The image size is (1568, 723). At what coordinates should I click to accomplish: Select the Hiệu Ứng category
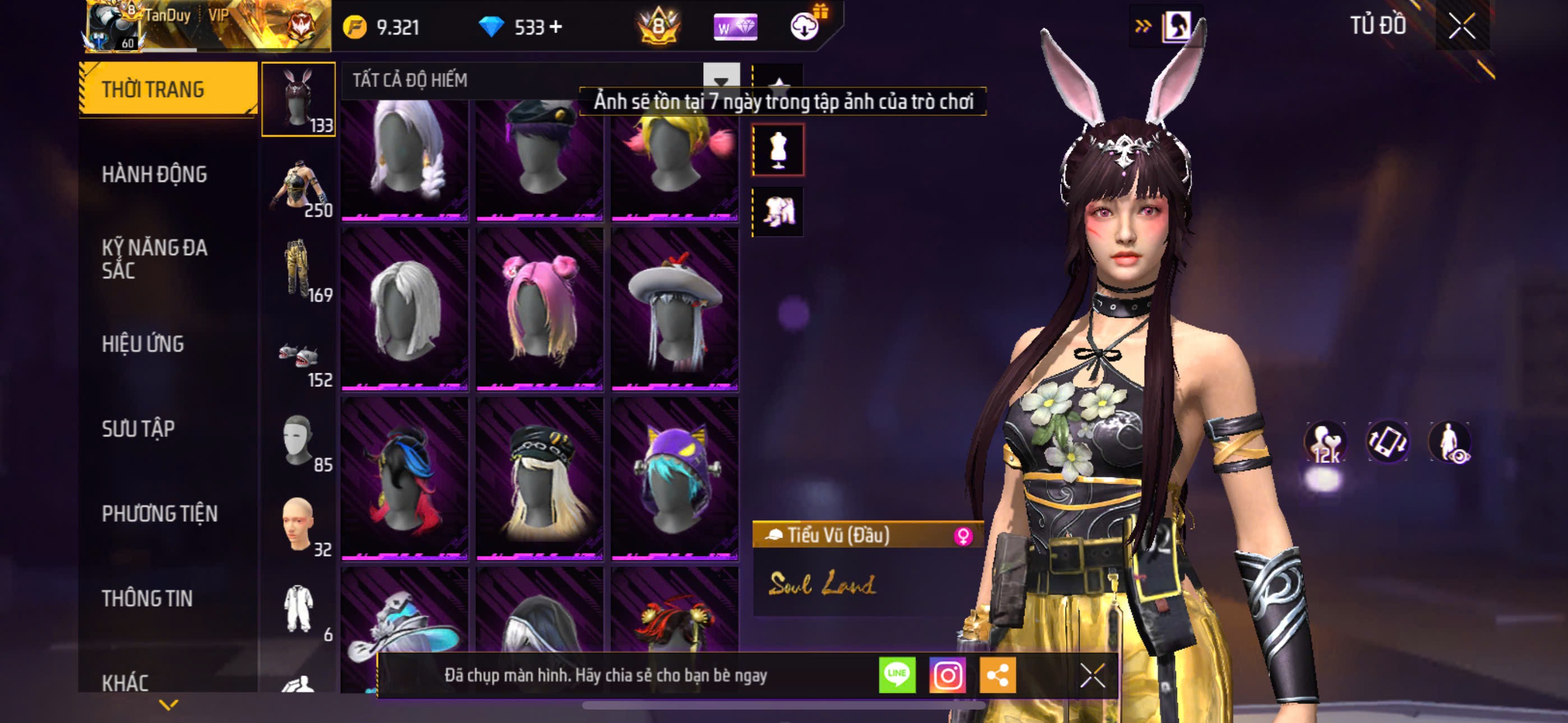[142, 345]
